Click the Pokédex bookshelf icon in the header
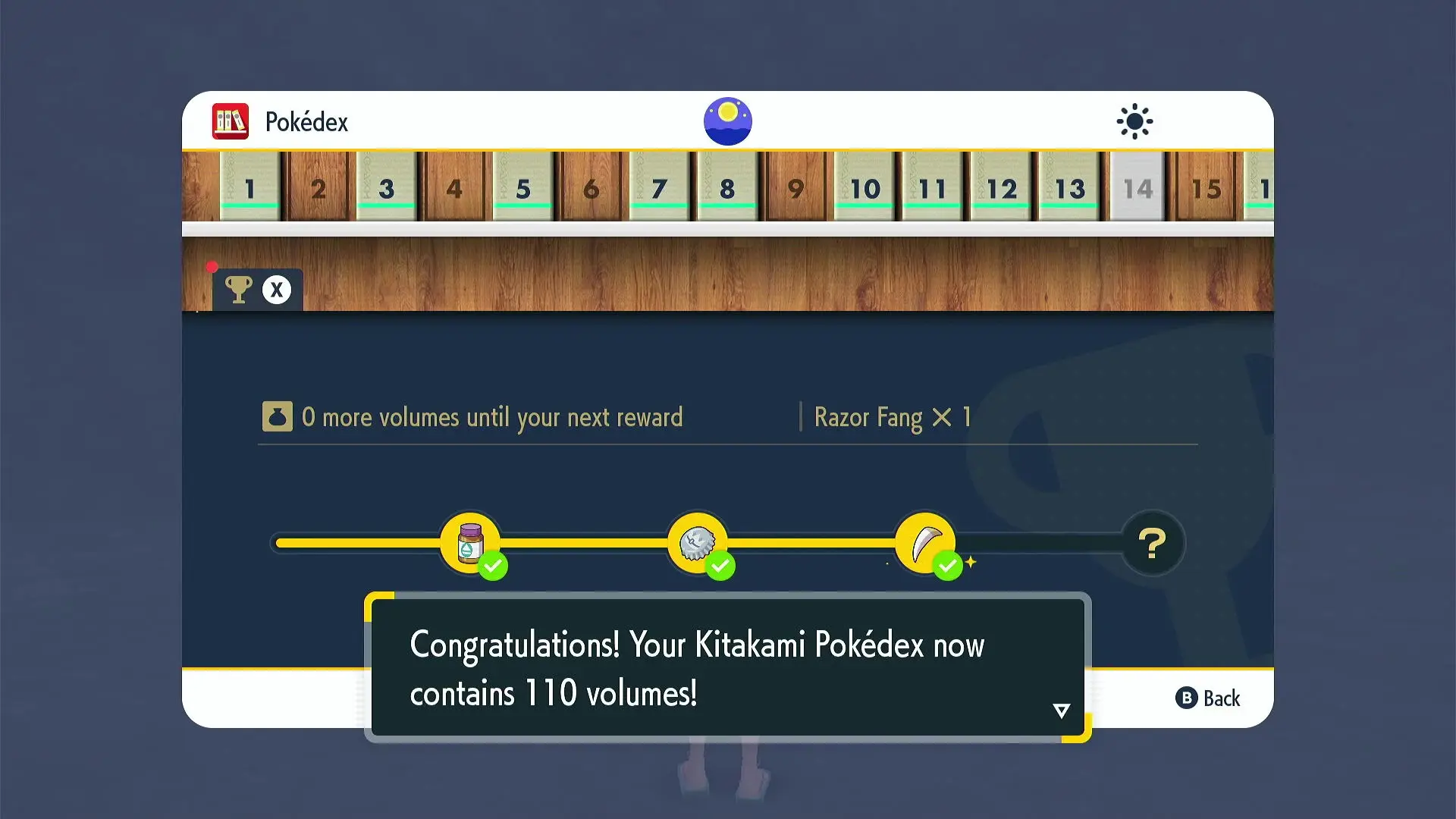This screenshot has height=819, width=1456. 230,121
